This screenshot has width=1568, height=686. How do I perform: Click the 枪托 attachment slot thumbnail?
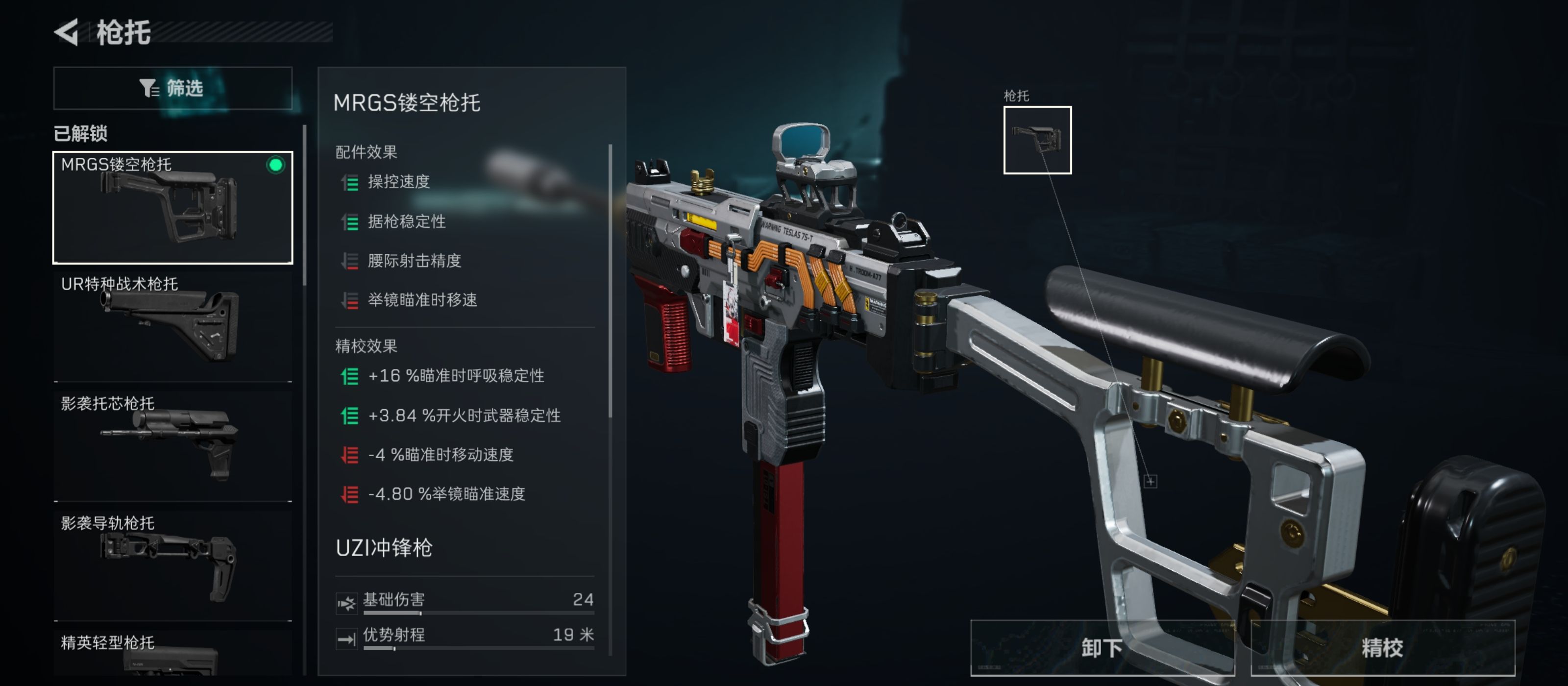point(1037,140)
